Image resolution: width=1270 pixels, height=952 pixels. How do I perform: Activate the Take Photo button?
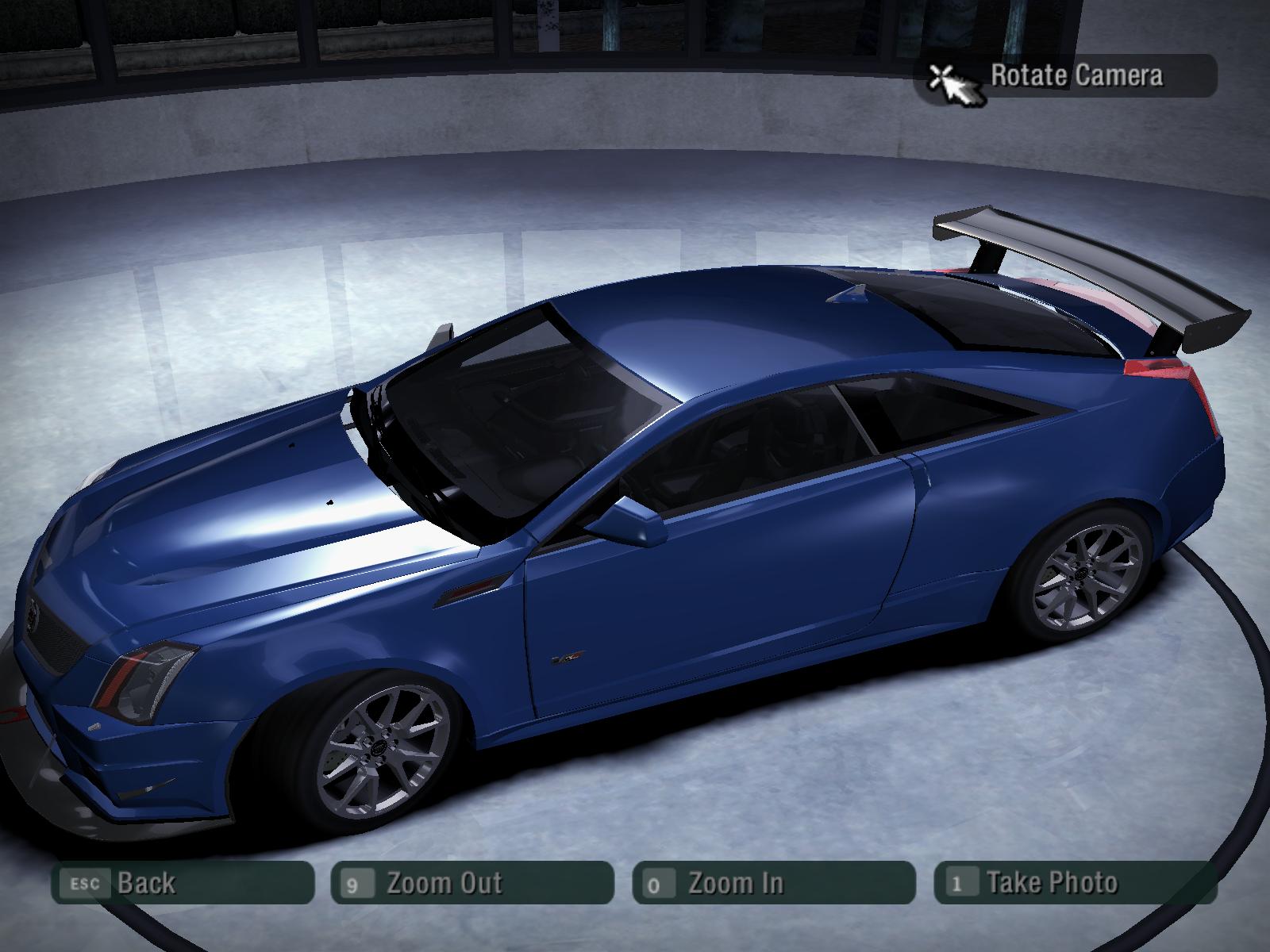(x=1076, y=882)
